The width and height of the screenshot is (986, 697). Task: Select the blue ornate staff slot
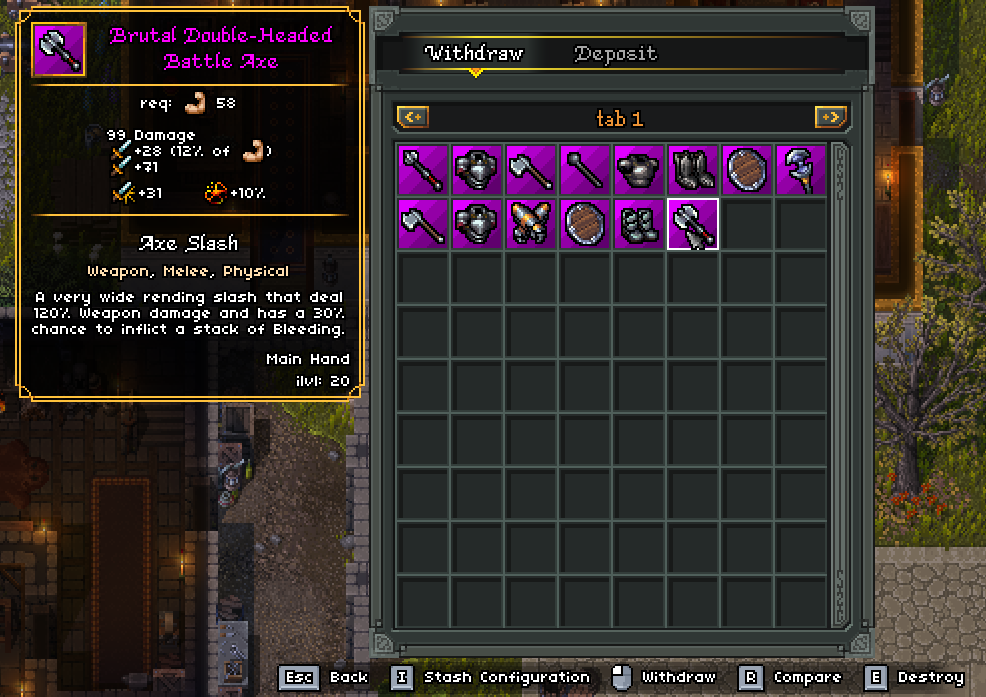pyautogui.click(x=801, y=170)
